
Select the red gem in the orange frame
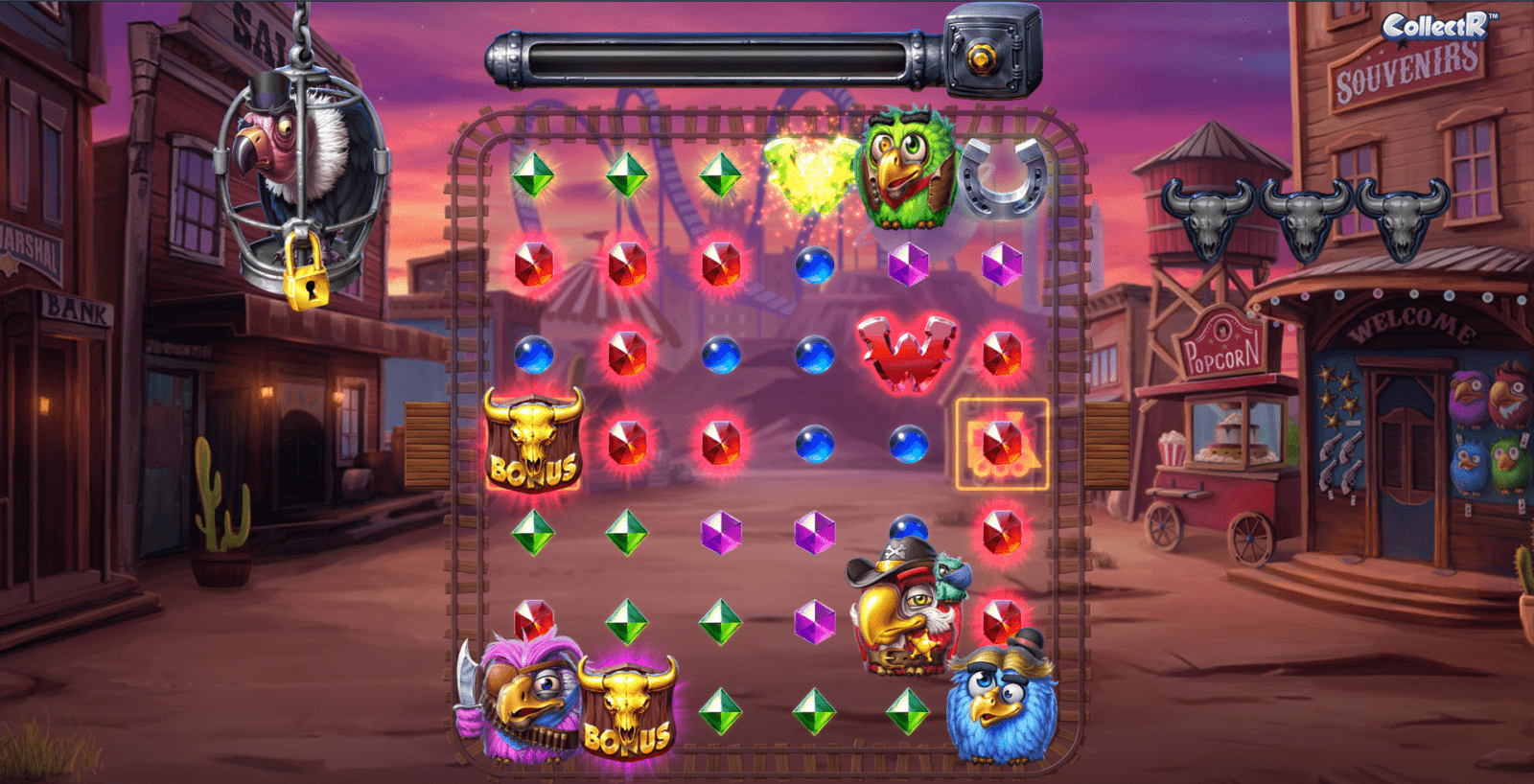coord(1002,443)
